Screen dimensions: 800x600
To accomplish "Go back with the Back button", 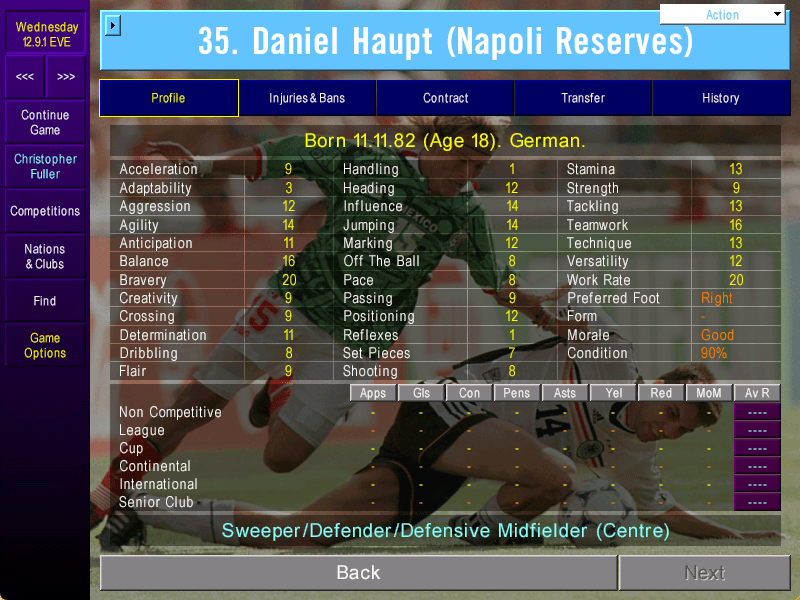I will [358, 573].
